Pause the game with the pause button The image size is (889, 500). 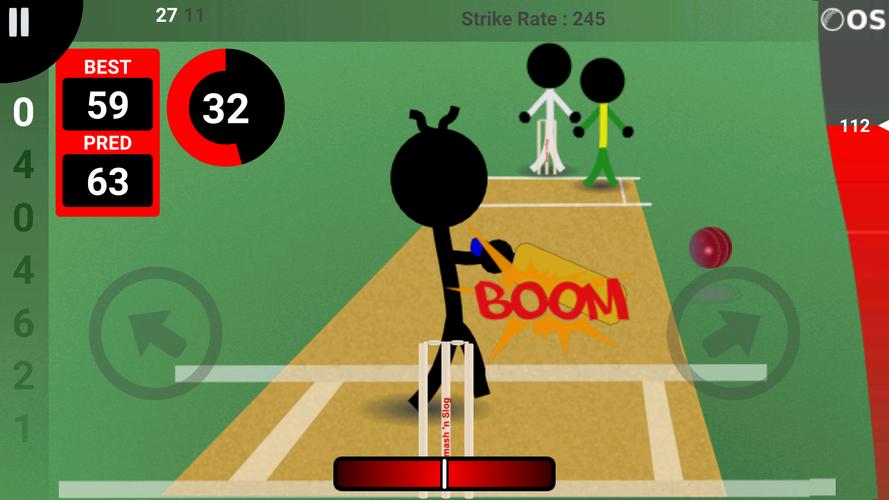pos(19,23)
